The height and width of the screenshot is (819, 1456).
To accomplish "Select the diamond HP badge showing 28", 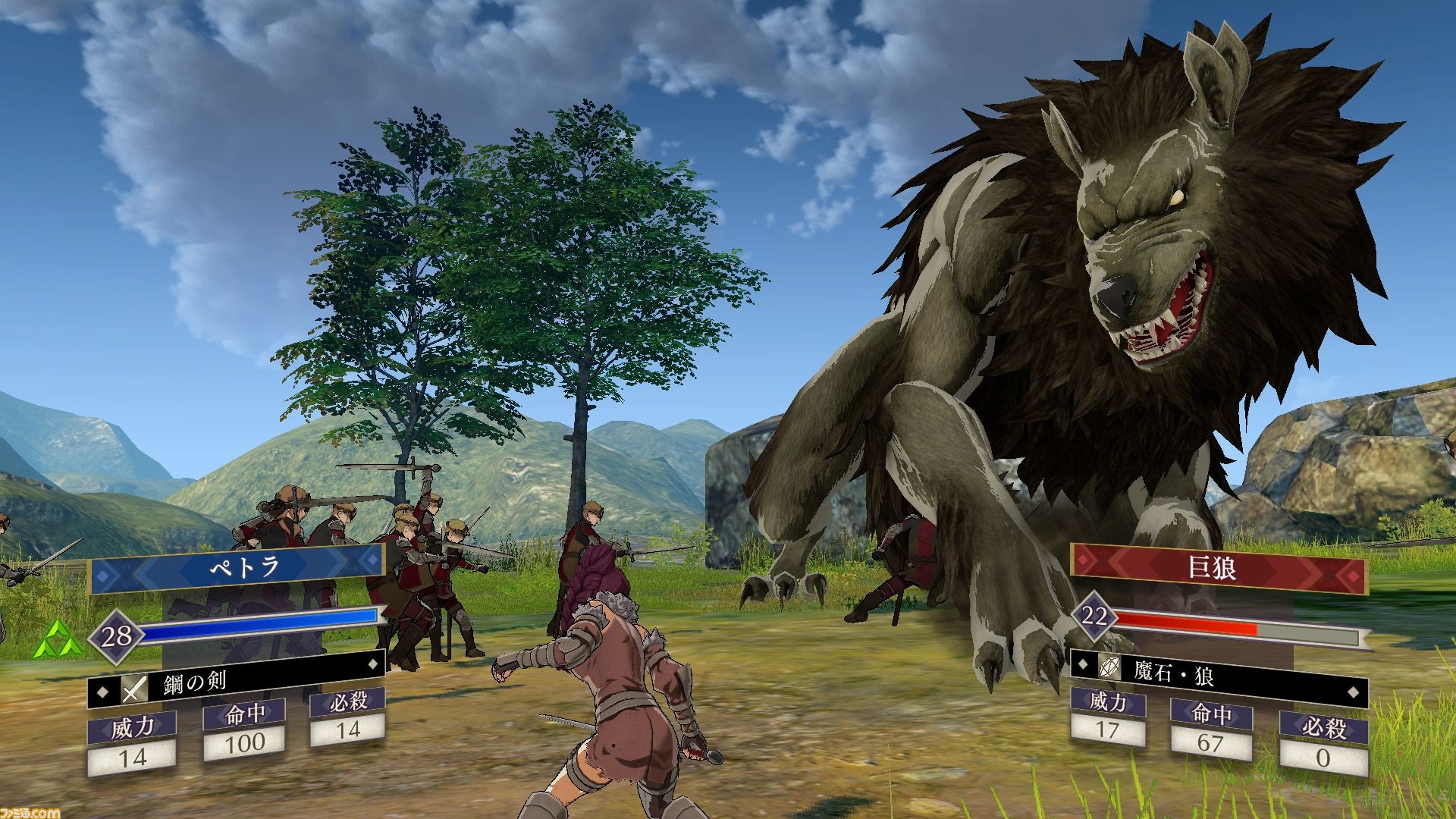I will tap(116, 635).
